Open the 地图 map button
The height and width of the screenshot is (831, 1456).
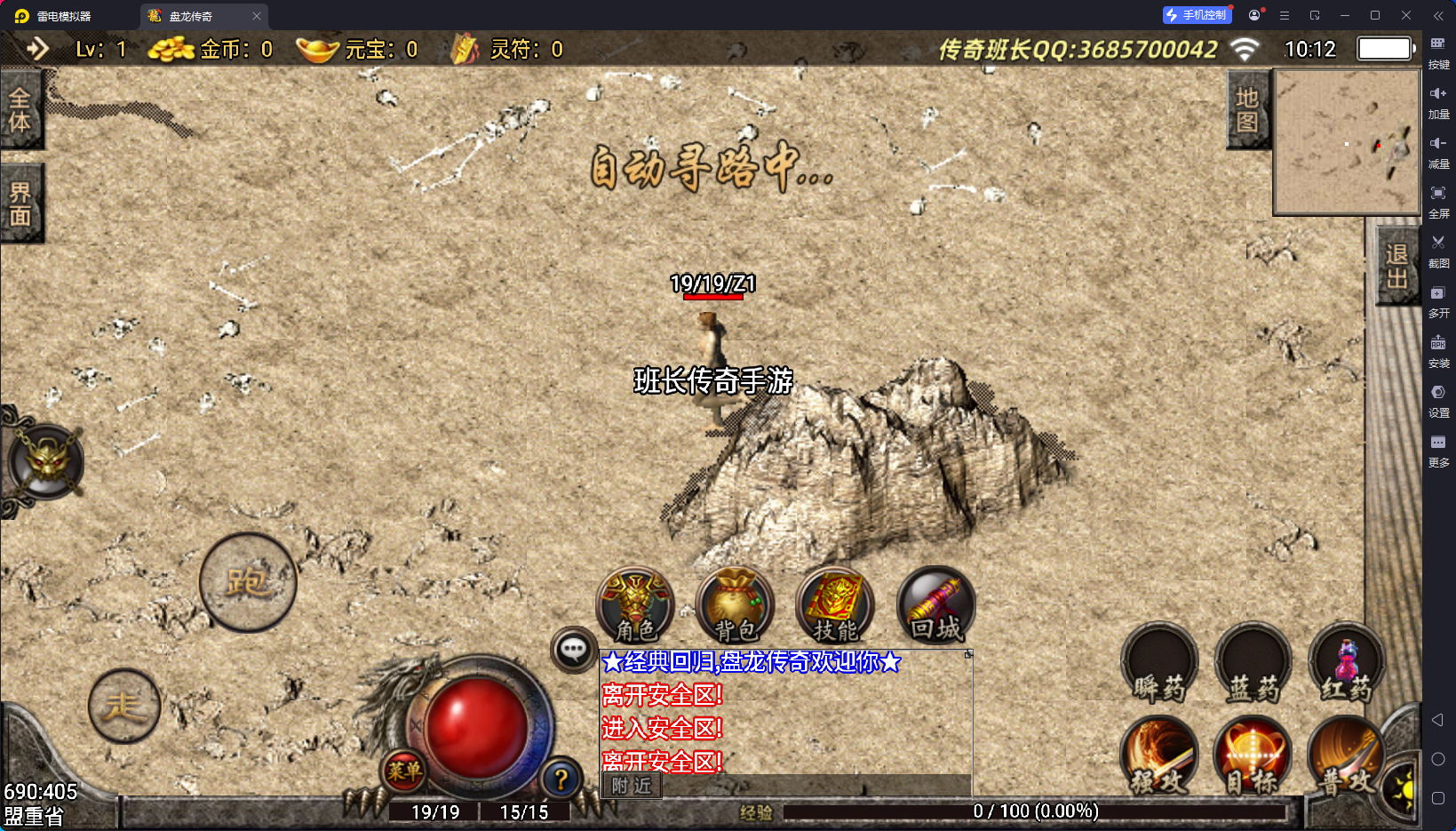pos(1247,110)
